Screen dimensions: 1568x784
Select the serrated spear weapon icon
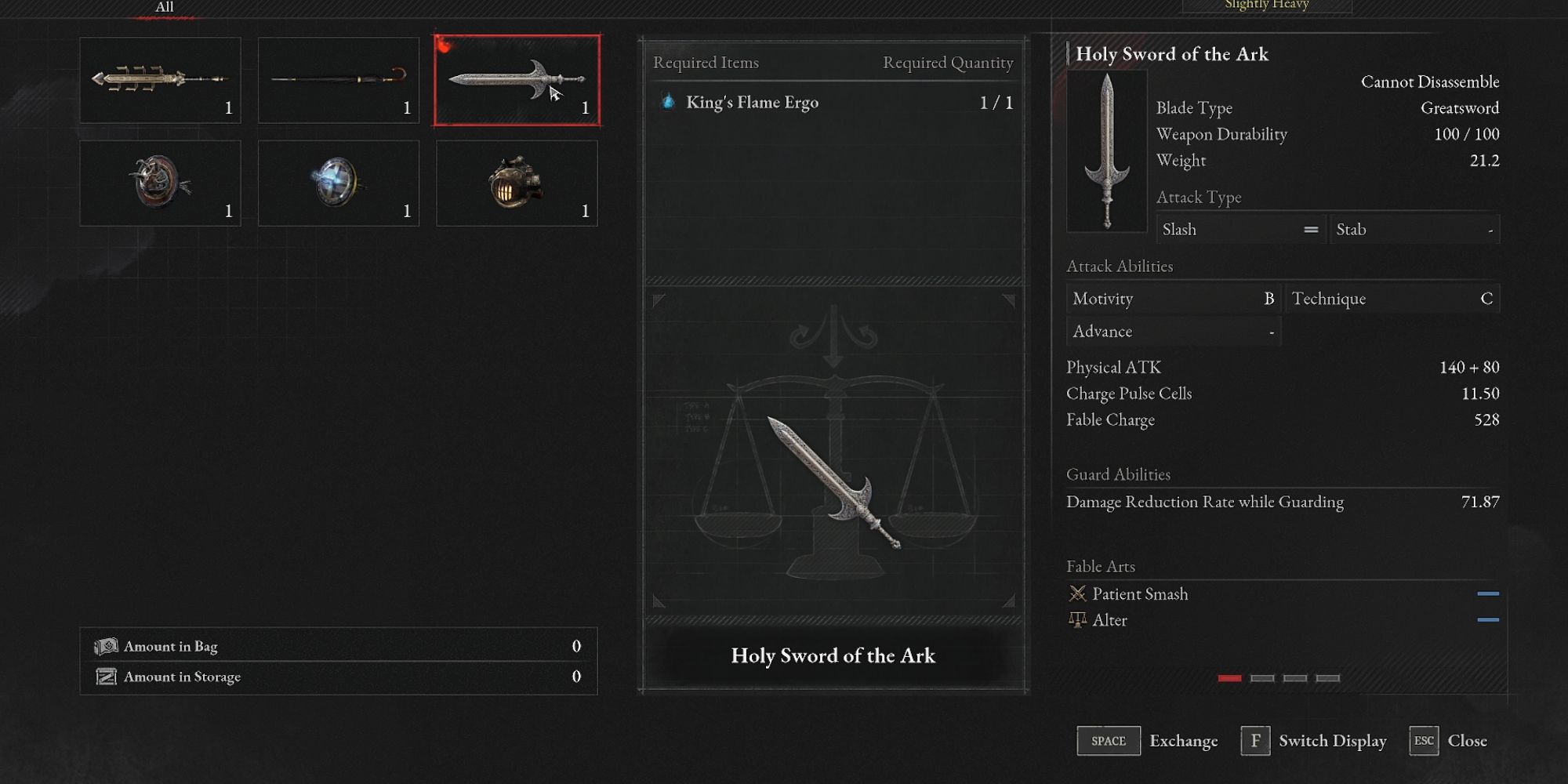tap(160, 80)
